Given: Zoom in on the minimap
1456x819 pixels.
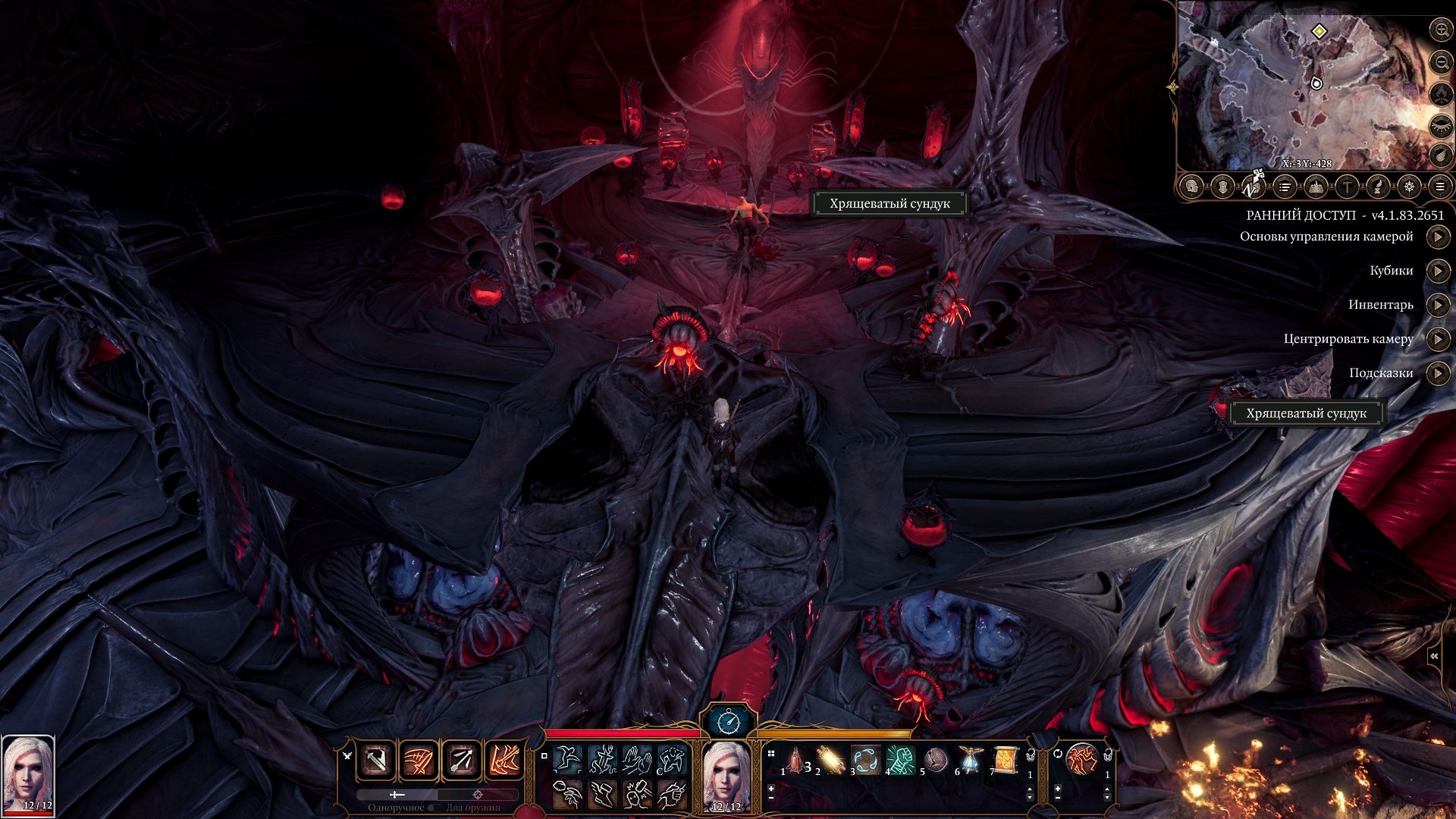Looking at the screenshot, I should coord(1440,30).
